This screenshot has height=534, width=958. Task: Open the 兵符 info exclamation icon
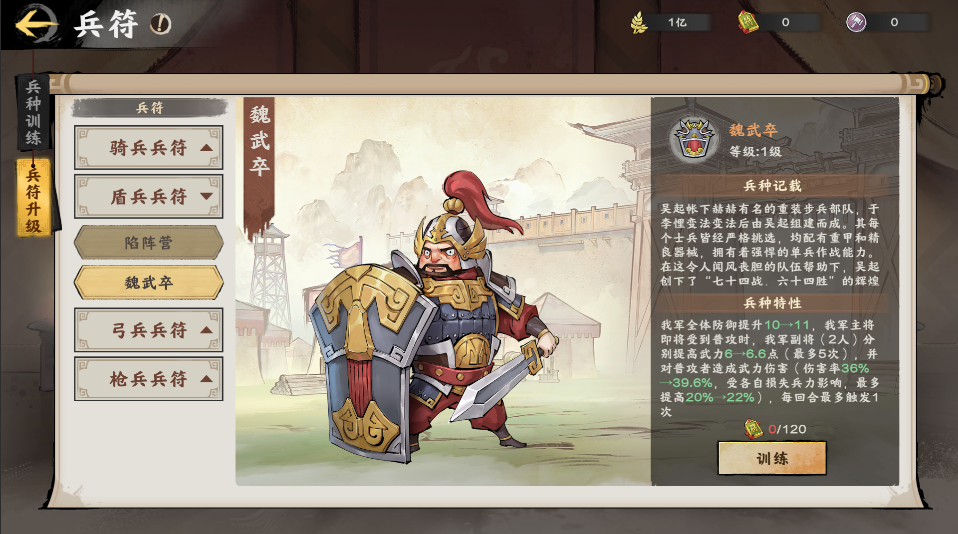160,24
